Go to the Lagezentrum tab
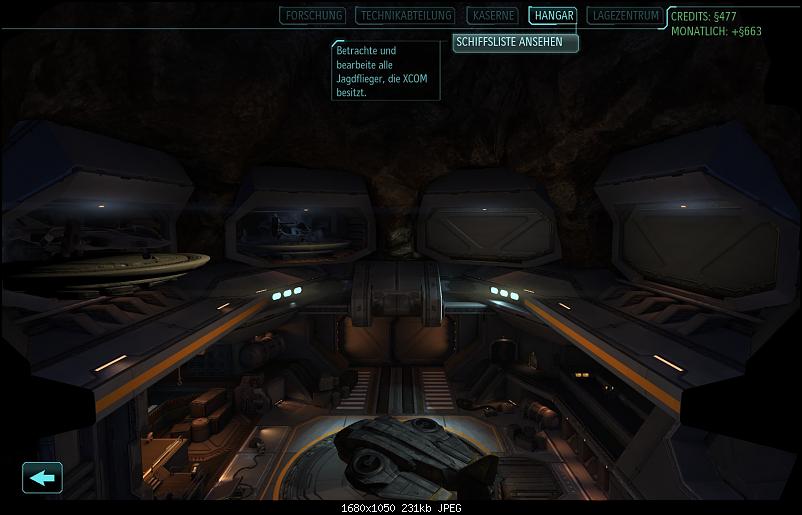The width and height of the screenshot is (802, 515). click(x=625, y=16)
